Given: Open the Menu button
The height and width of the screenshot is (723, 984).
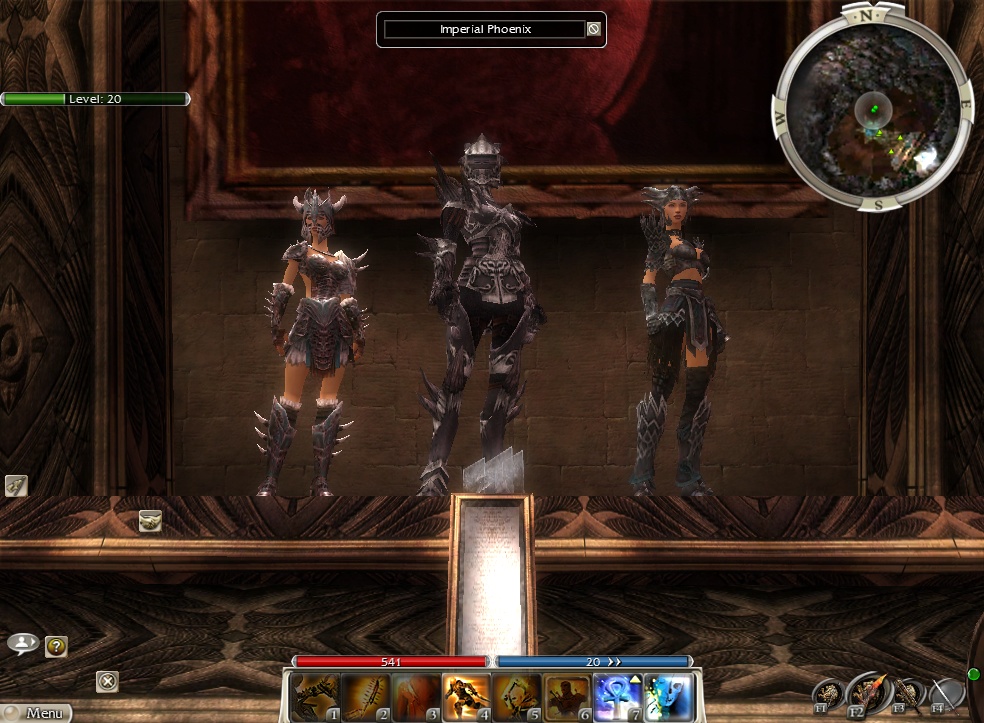Looking at the screenshot, I should [x=36, y=713].
